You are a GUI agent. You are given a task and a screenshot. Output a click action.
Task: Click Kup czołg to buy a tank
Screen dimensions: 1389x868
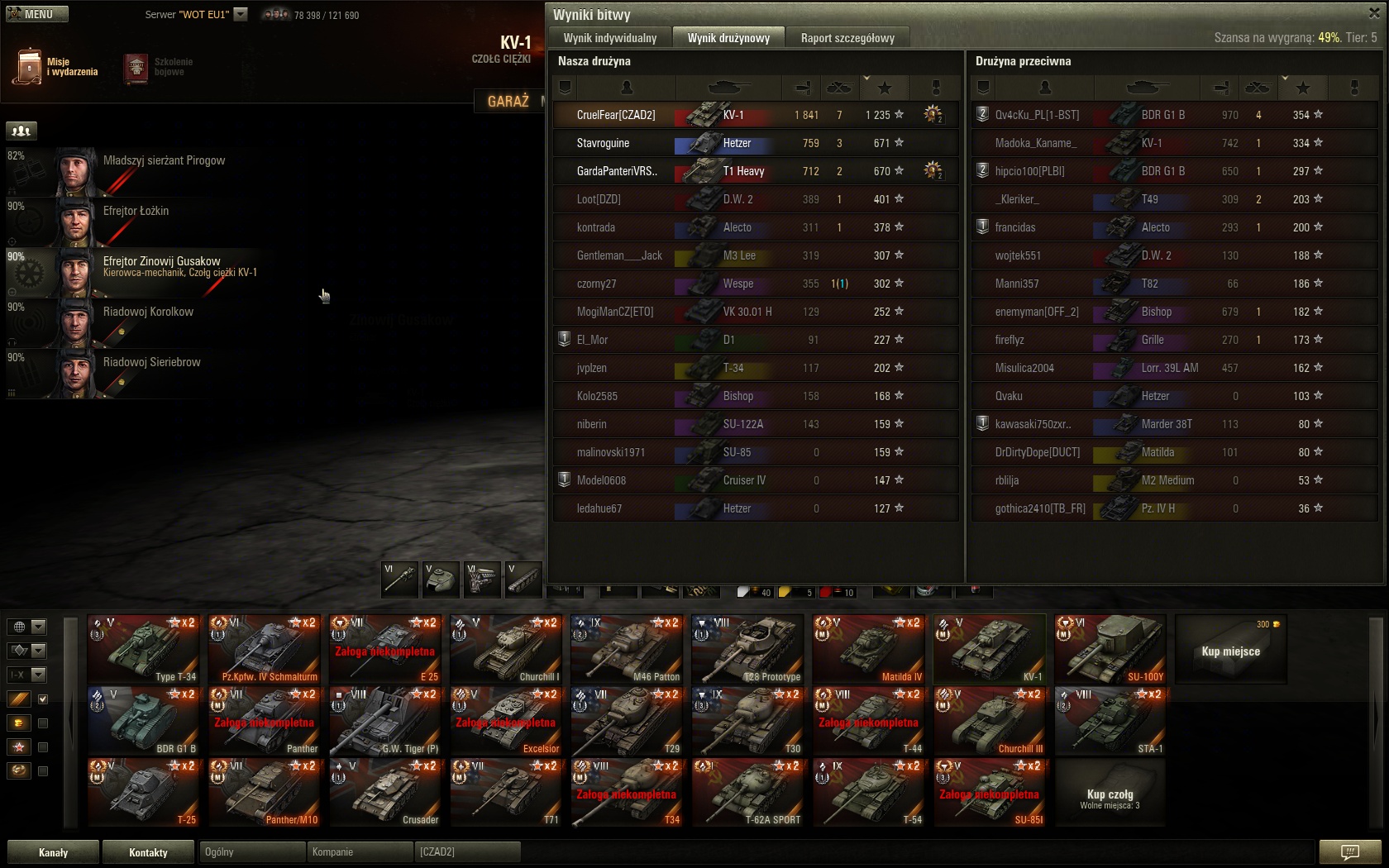(x=1110, y=793)
